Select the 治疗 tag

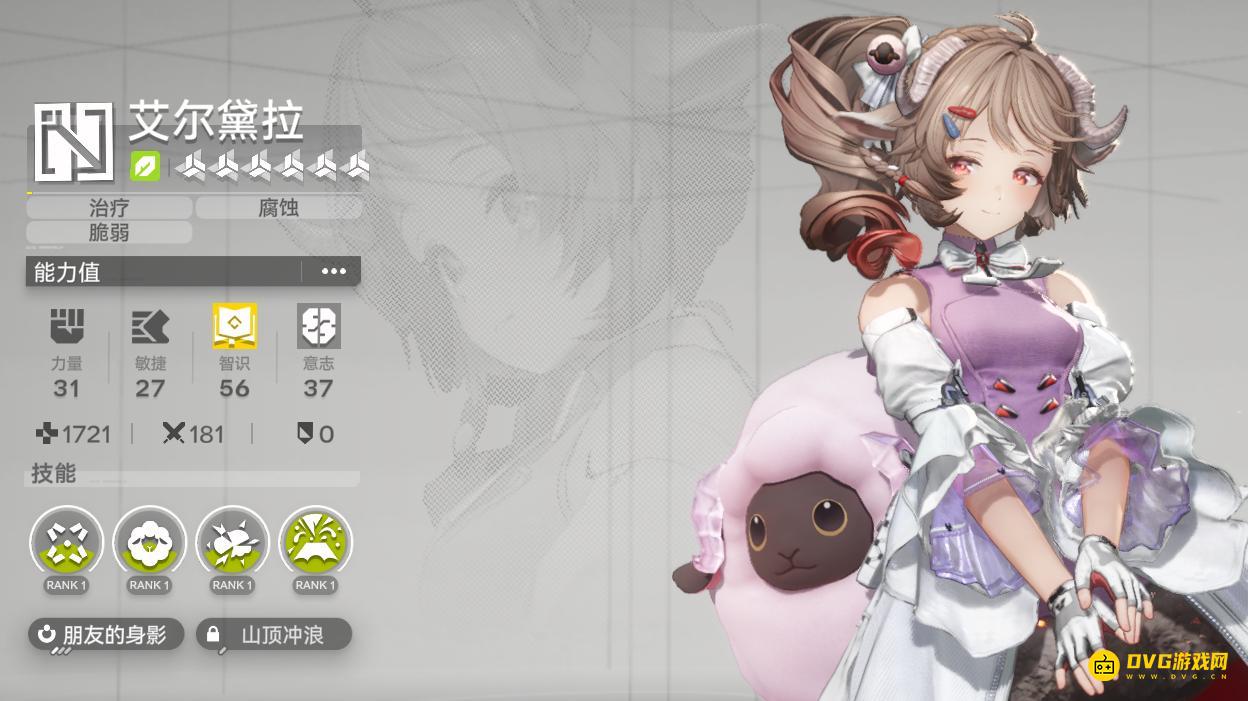109,208
